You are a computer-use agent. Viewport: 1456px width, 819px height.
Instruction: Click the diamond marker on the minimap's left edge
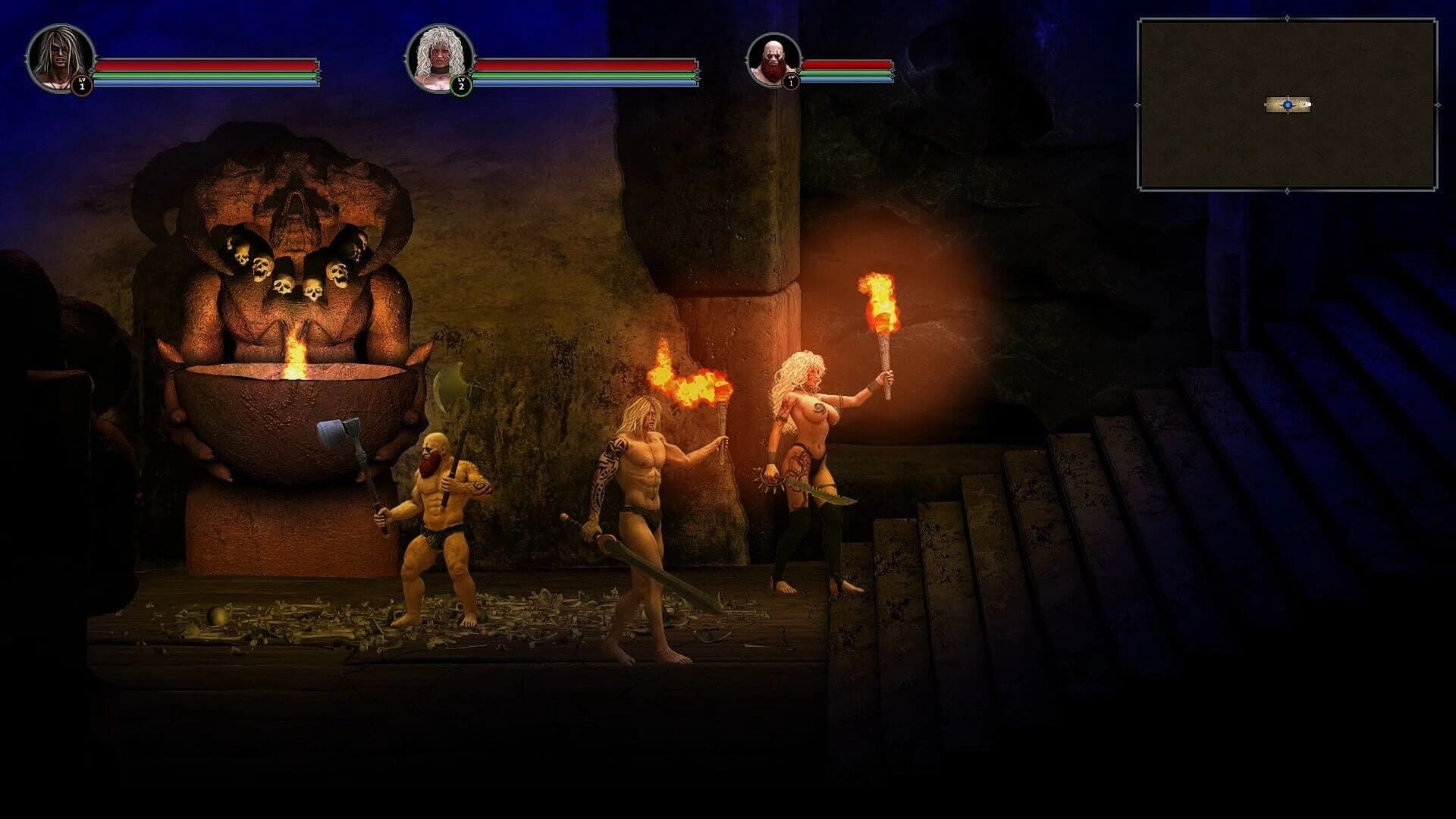coord(1137,104)
